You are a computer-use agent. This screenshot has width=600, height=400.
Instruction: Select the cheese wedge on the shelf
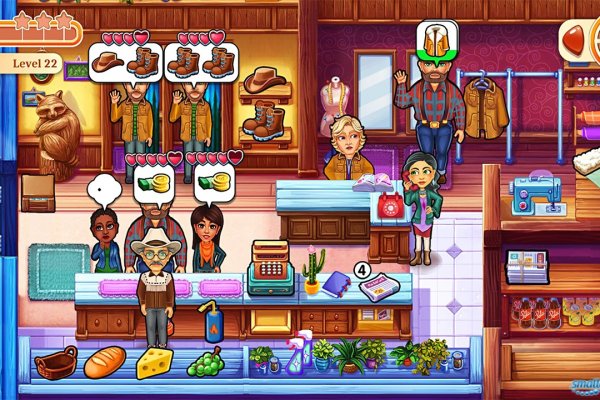coord(155,363)
